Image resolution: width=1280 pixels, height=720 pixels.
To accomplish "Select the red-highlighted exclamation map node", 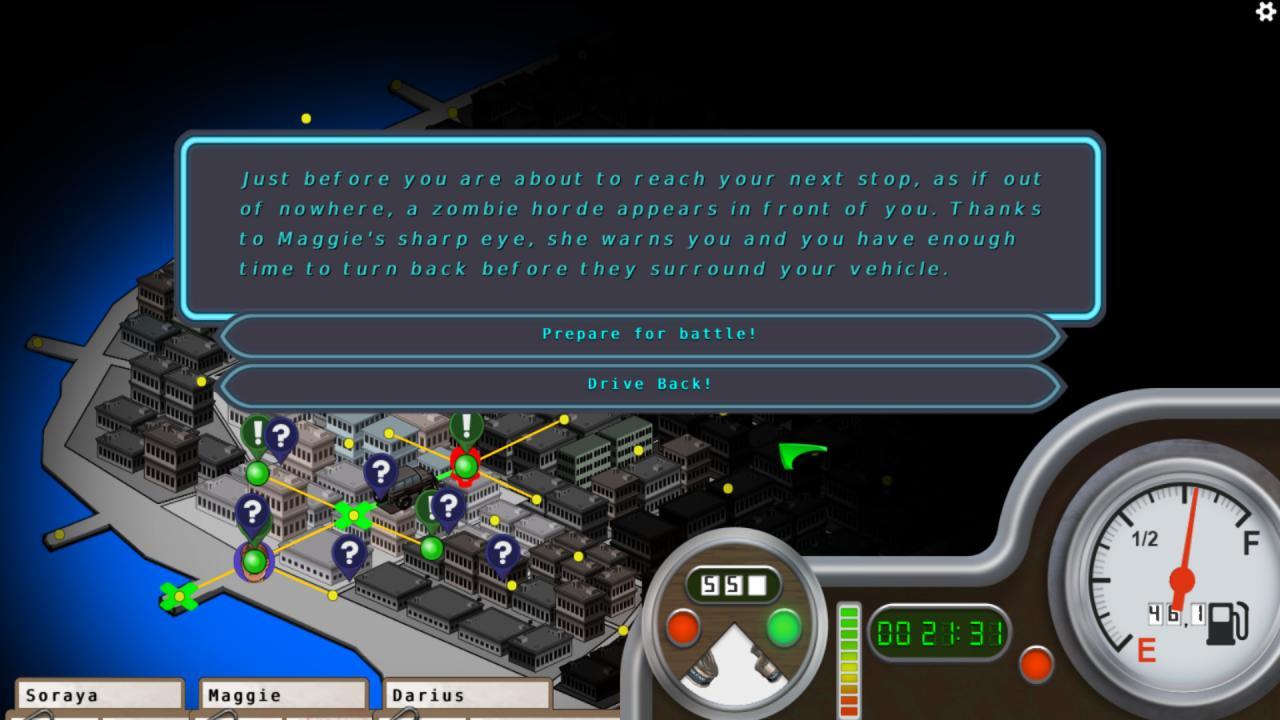I will point(465,466).
